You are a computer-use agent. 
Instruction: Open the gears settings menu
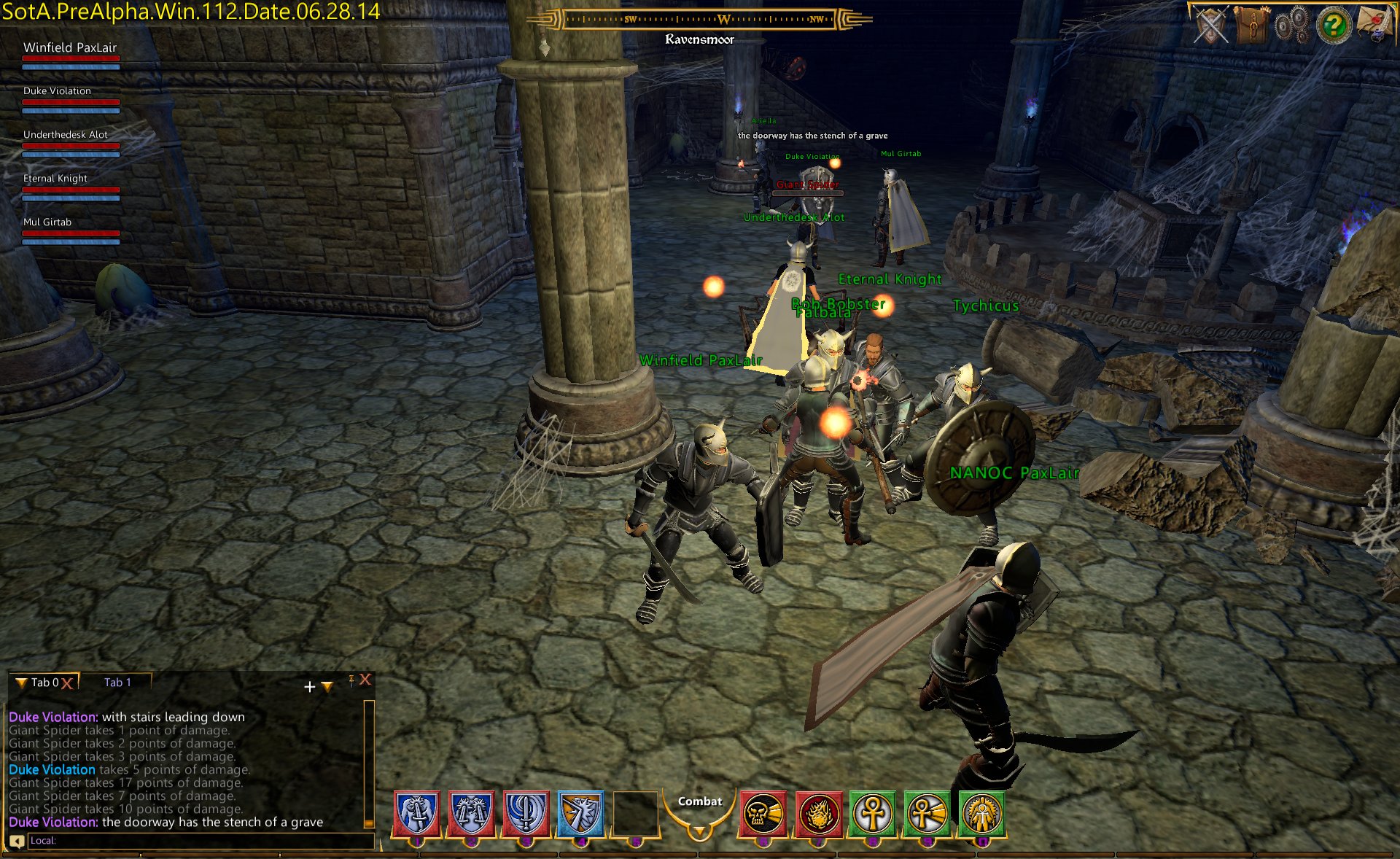pos(1293,26)
